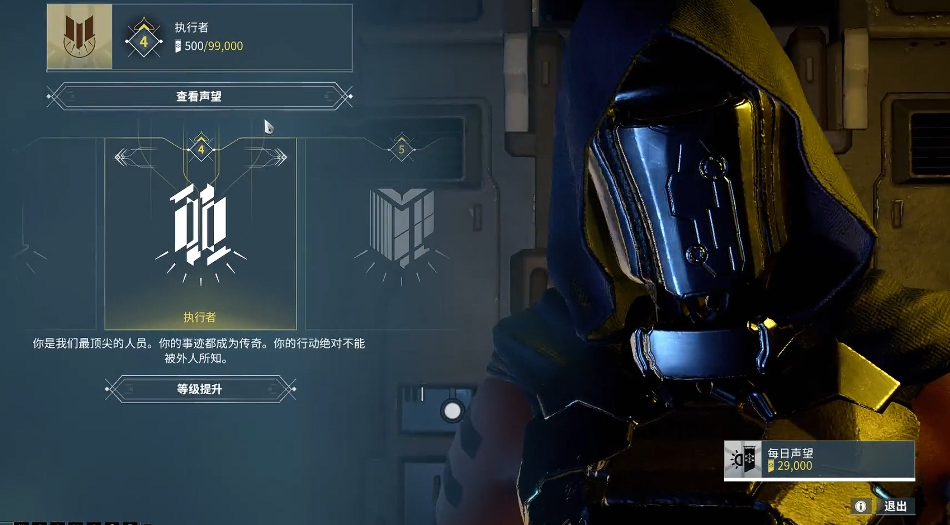Exit with the 退出 button
The height and width of the screenshot is (525, 950).
pos(893,506)
